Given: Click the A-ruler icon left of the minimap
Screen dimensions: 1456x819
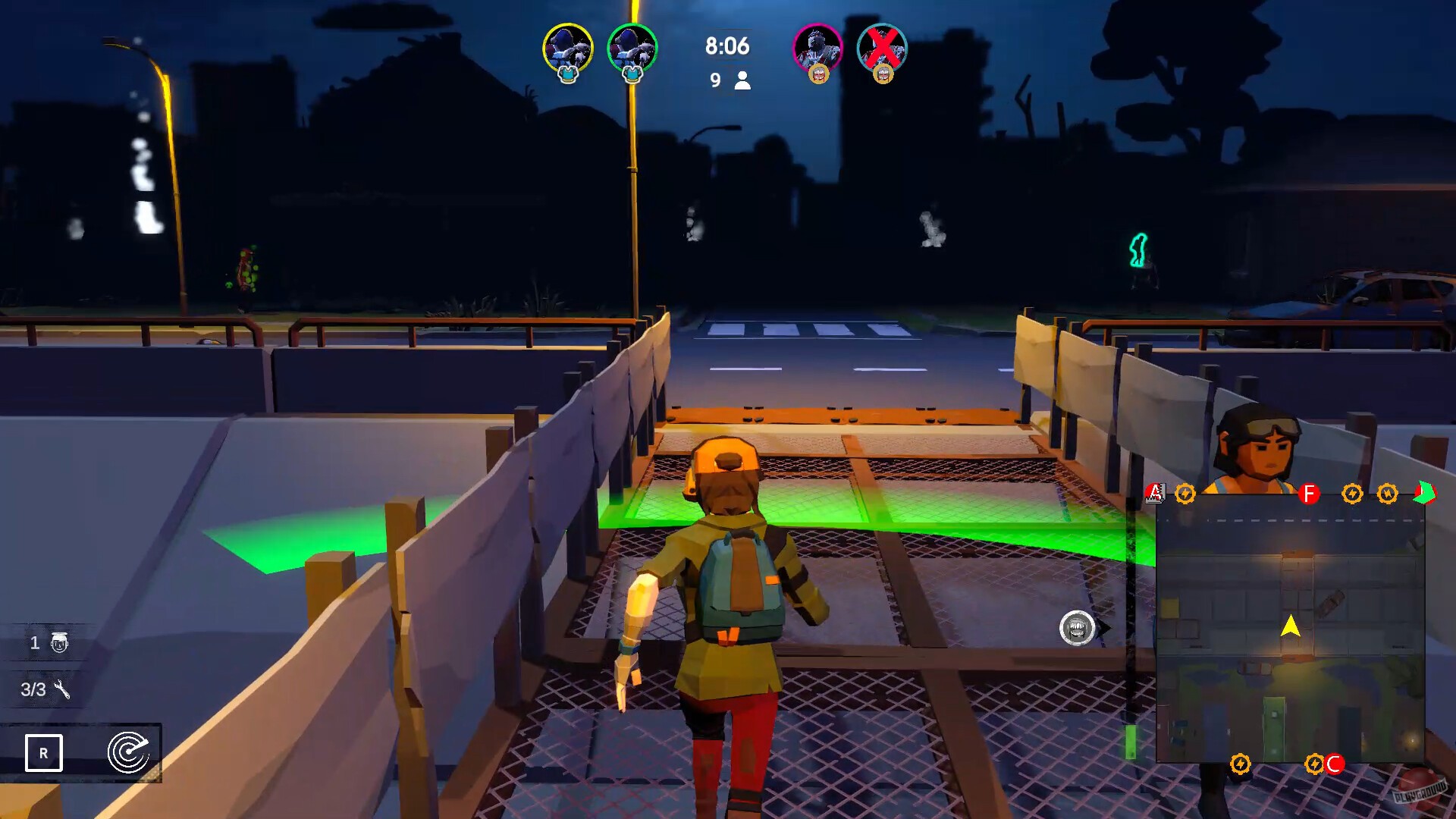Looking at the screenshot, I should 1155,492.
